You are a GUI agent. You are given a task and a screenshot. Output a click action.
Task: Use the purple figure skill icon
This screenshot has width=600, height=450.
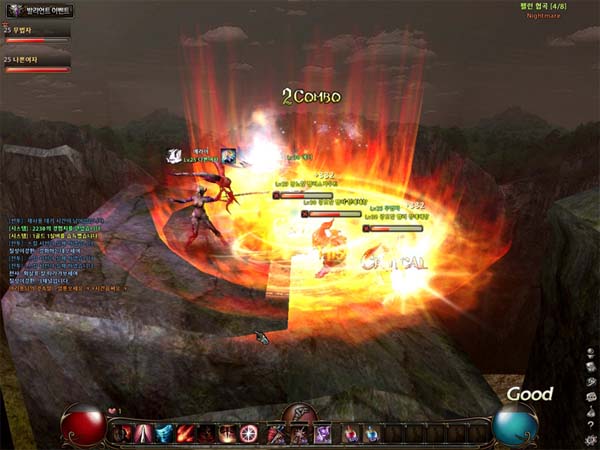(x=323, y=433)
